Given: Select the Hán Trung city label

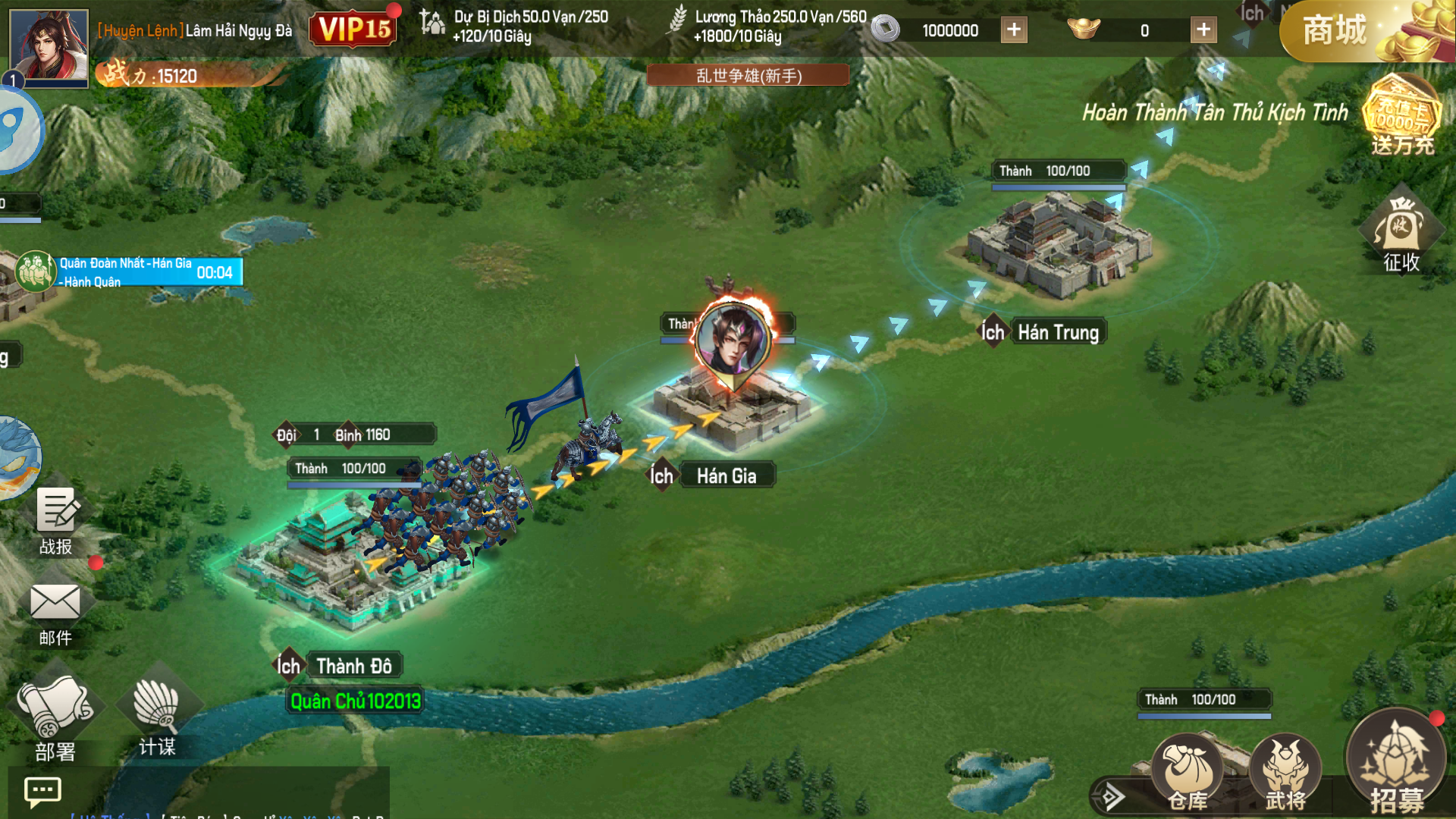Looking at the screenshot, I should coord(1058,332).
